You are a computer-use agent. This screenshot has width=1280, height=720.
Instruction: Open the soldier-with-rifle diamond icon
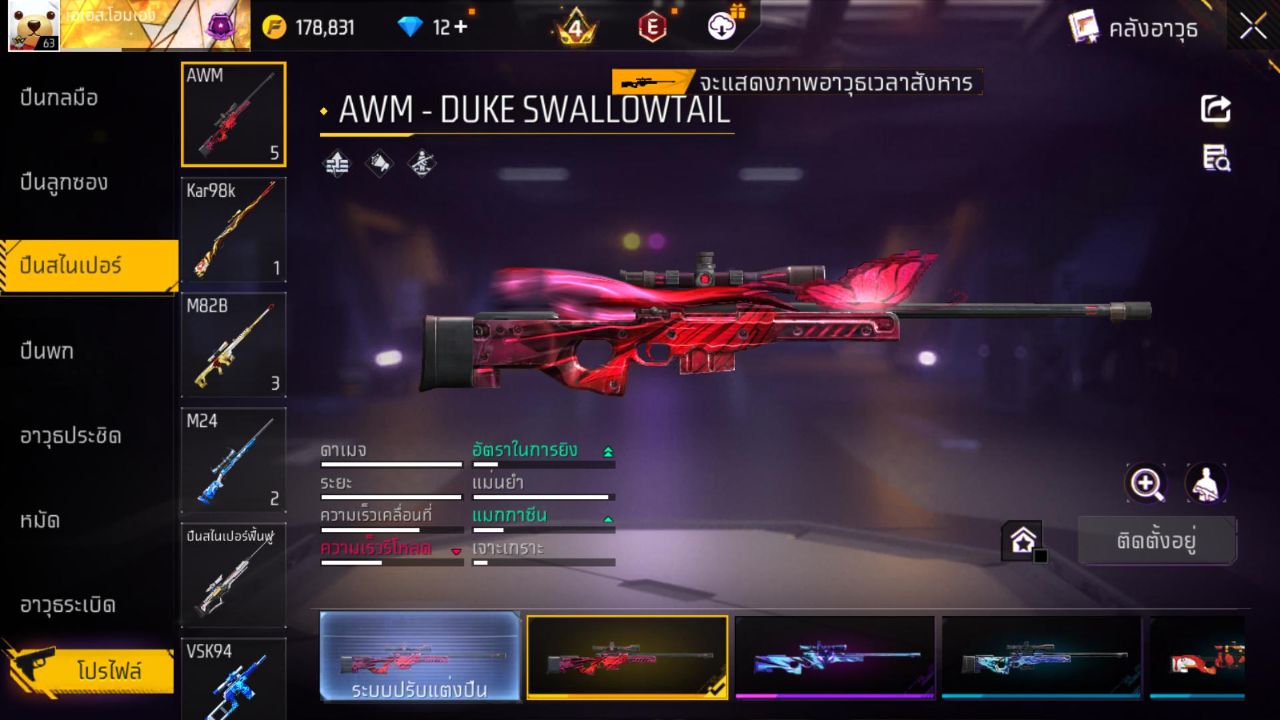(x=420, y=163)
